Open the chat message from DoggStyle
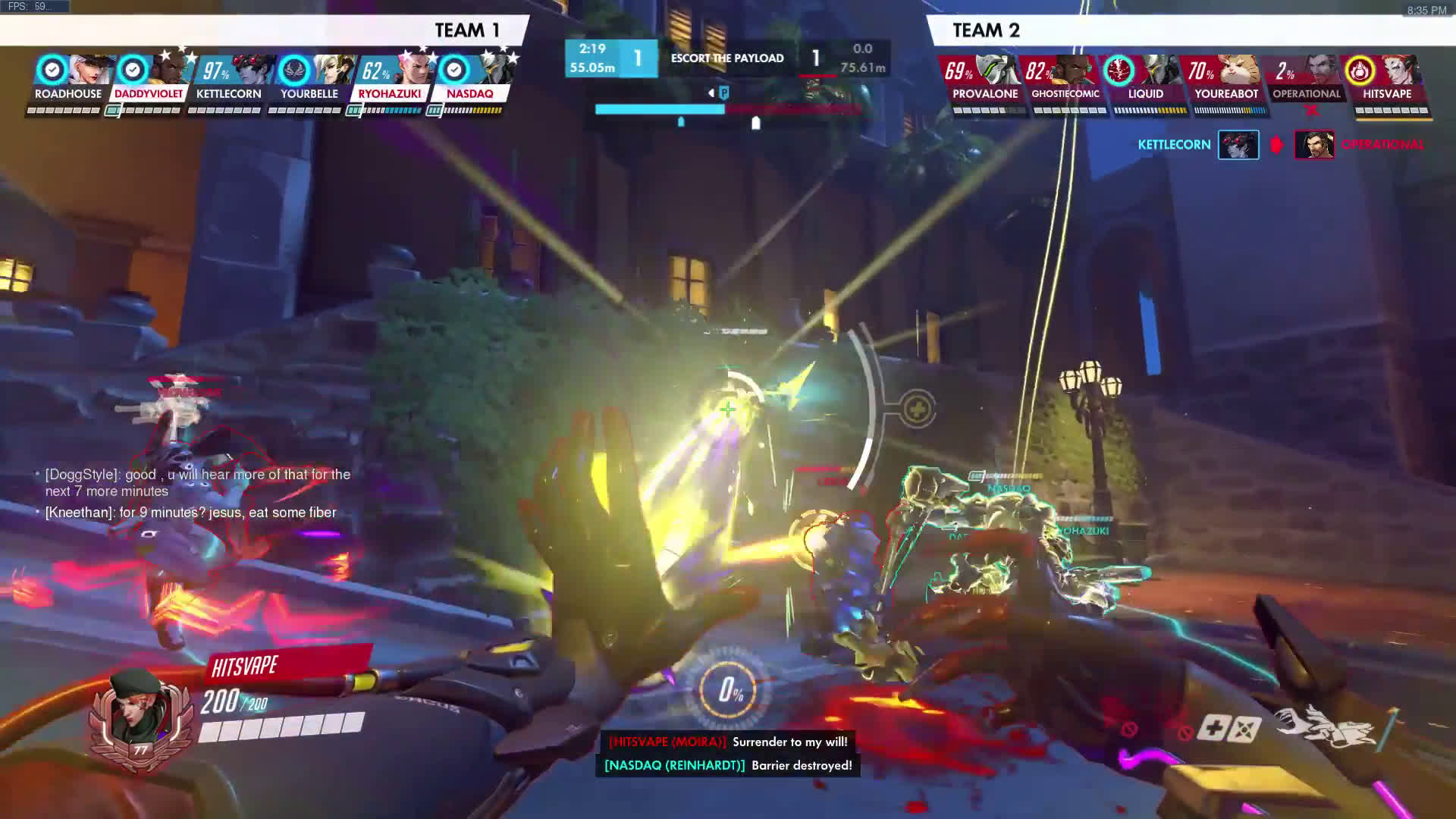This screenshot has height=819, width=1456. 197,482
